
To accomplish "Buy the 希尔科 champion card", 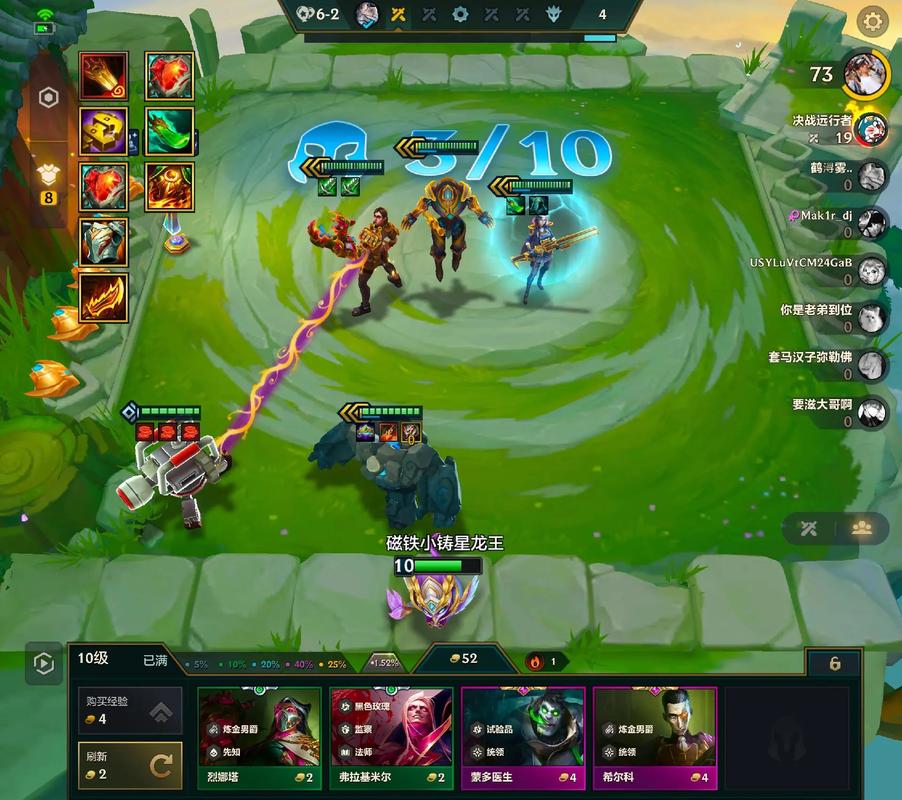I will click(x=655, y=740).
